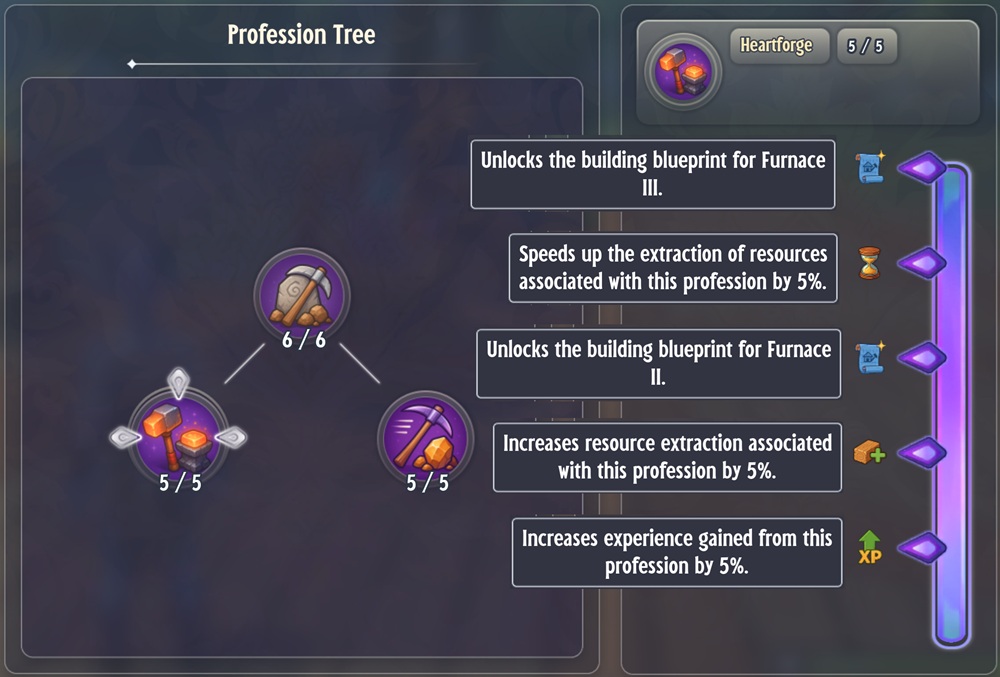Screen dimensions: 1000x677
Task: Click the Furnace III blueprint level marker
Action: click(x=922, y=169)
